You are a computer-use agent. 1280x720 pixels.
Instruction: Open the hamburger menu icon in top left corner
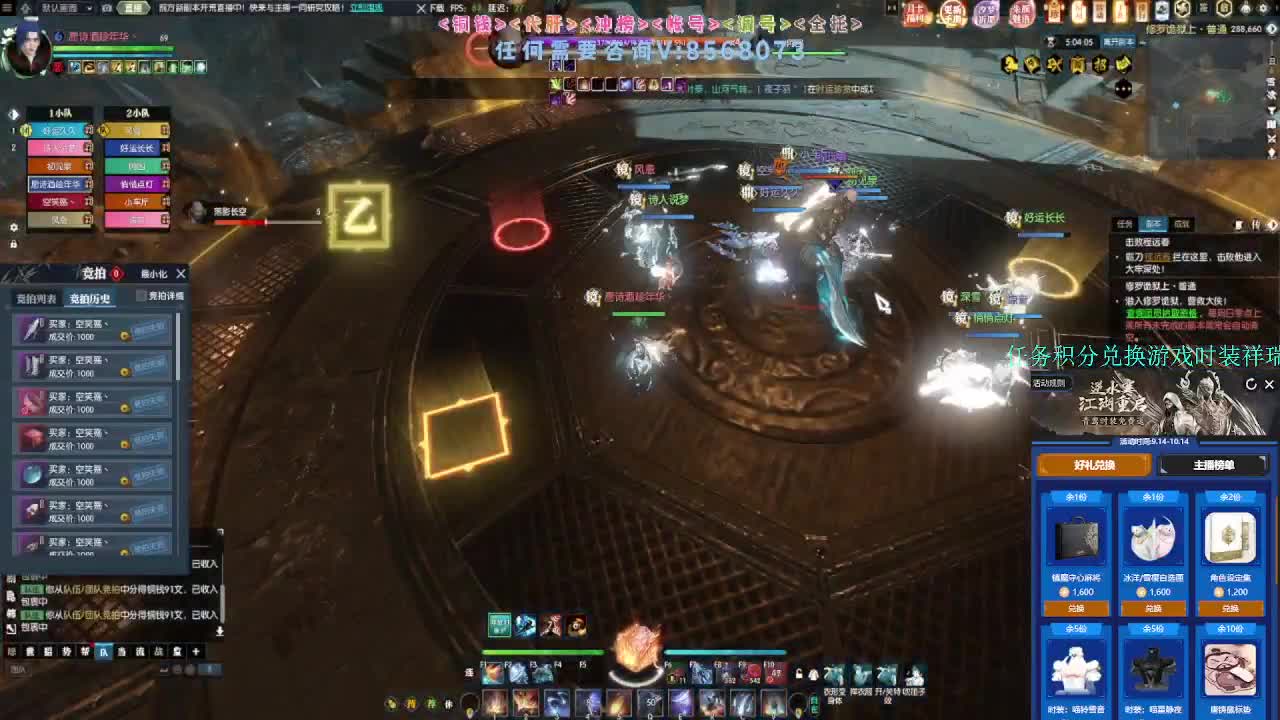(7, 9)
